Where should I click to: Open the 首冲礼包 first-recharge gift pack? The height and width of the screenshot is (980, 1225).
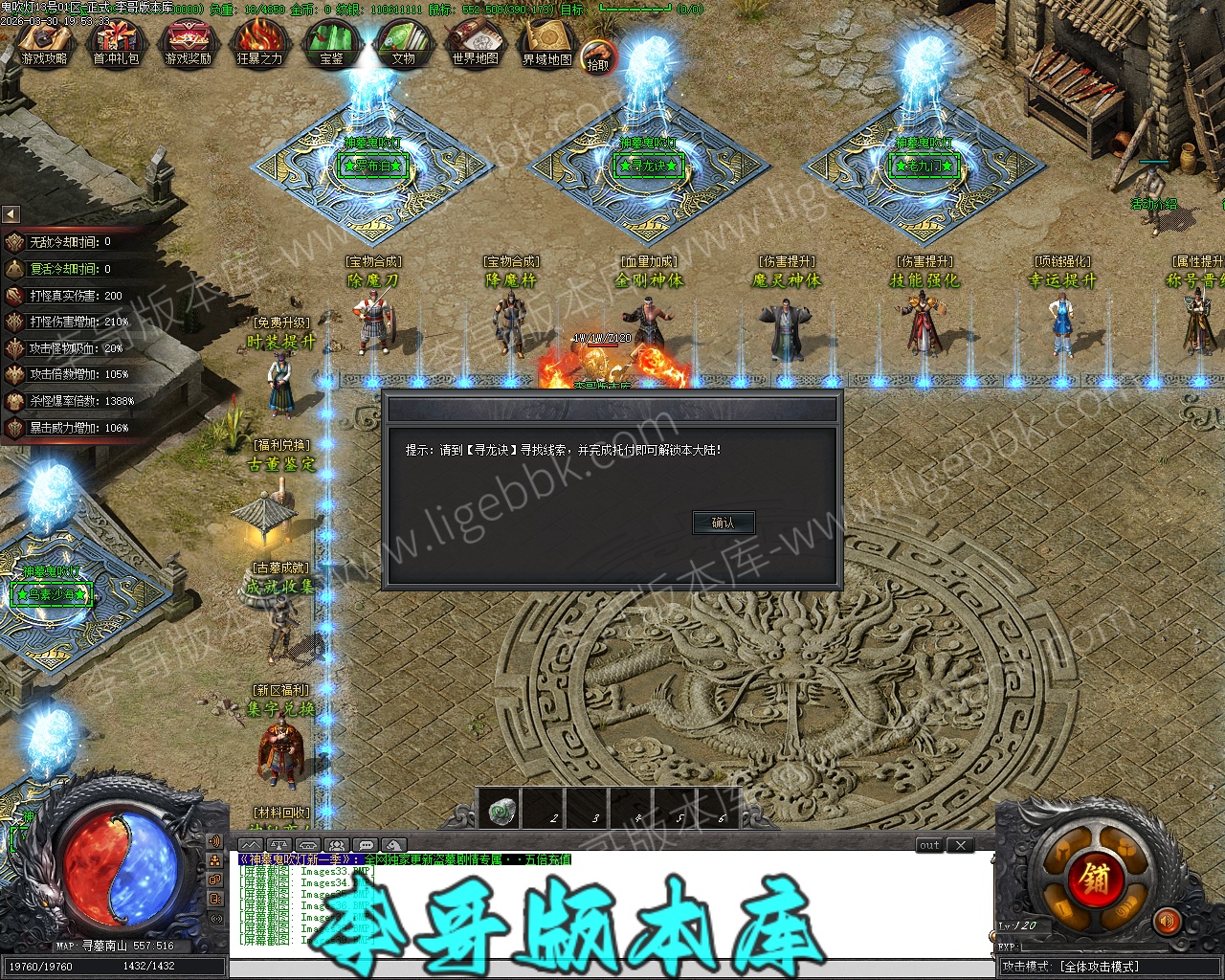(x=116, y=43)
